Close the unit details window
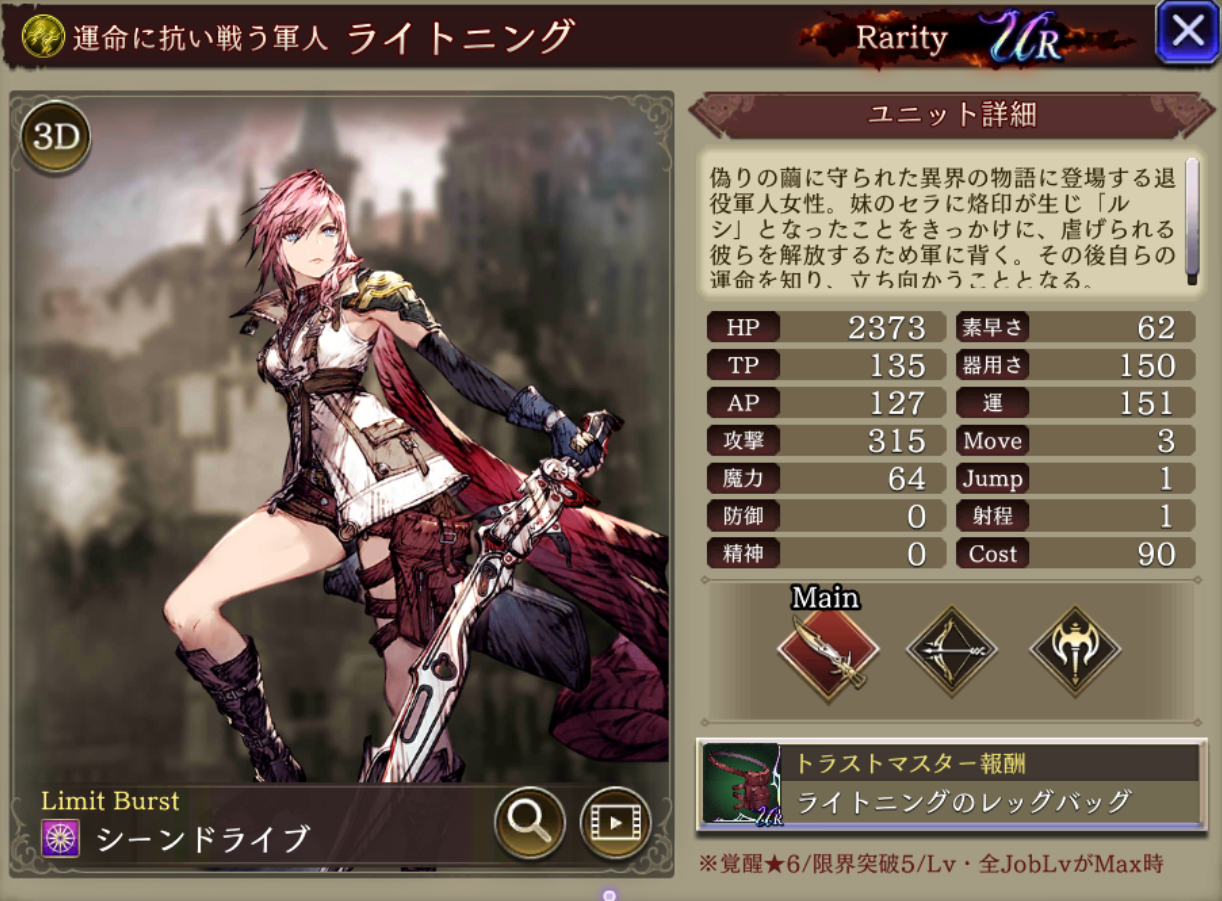This screenshot has height=901, width=1222. 1187,32
